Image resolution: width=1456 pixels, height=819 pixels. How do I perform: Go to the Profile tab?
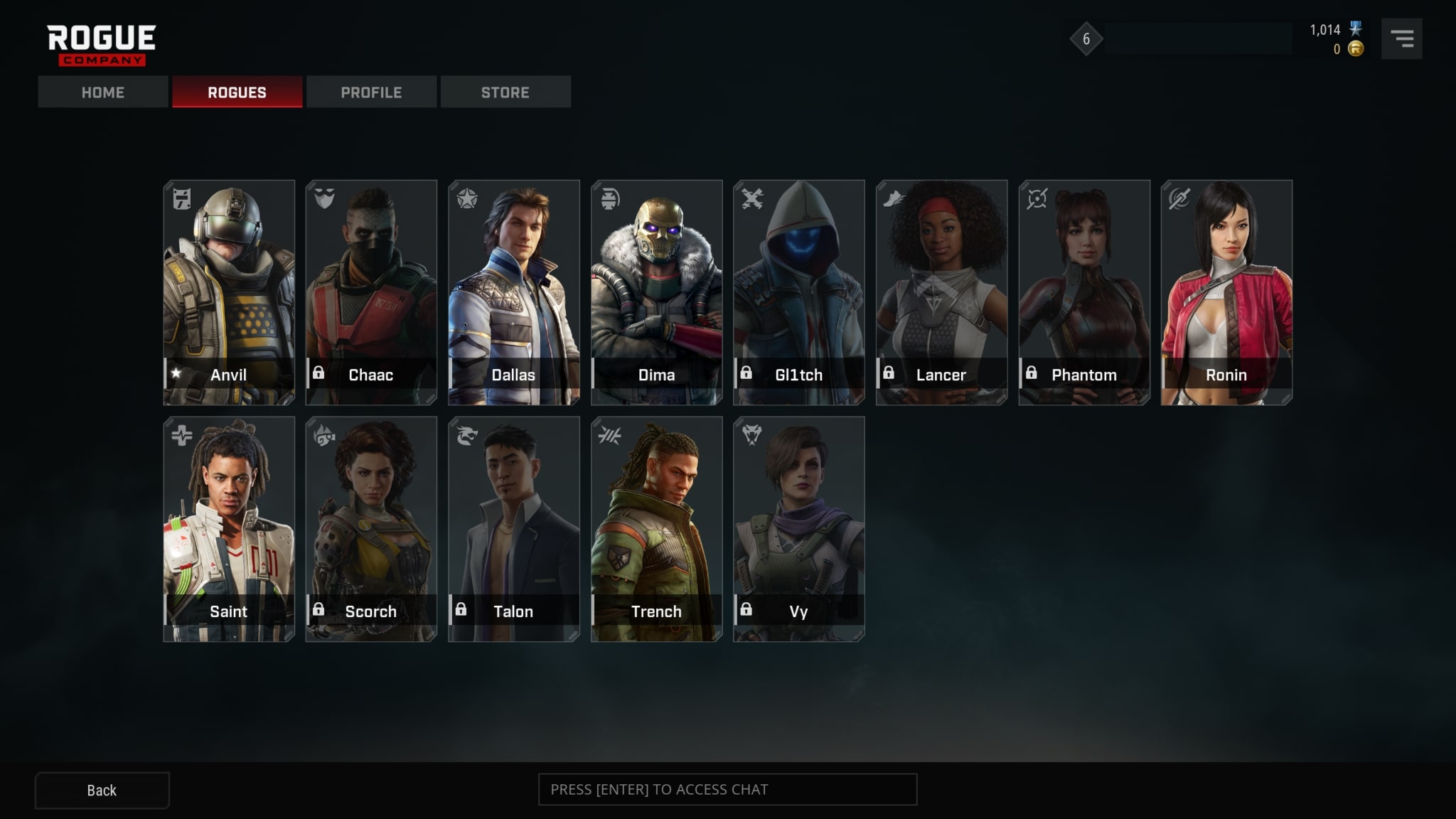[x=371, y=92]
